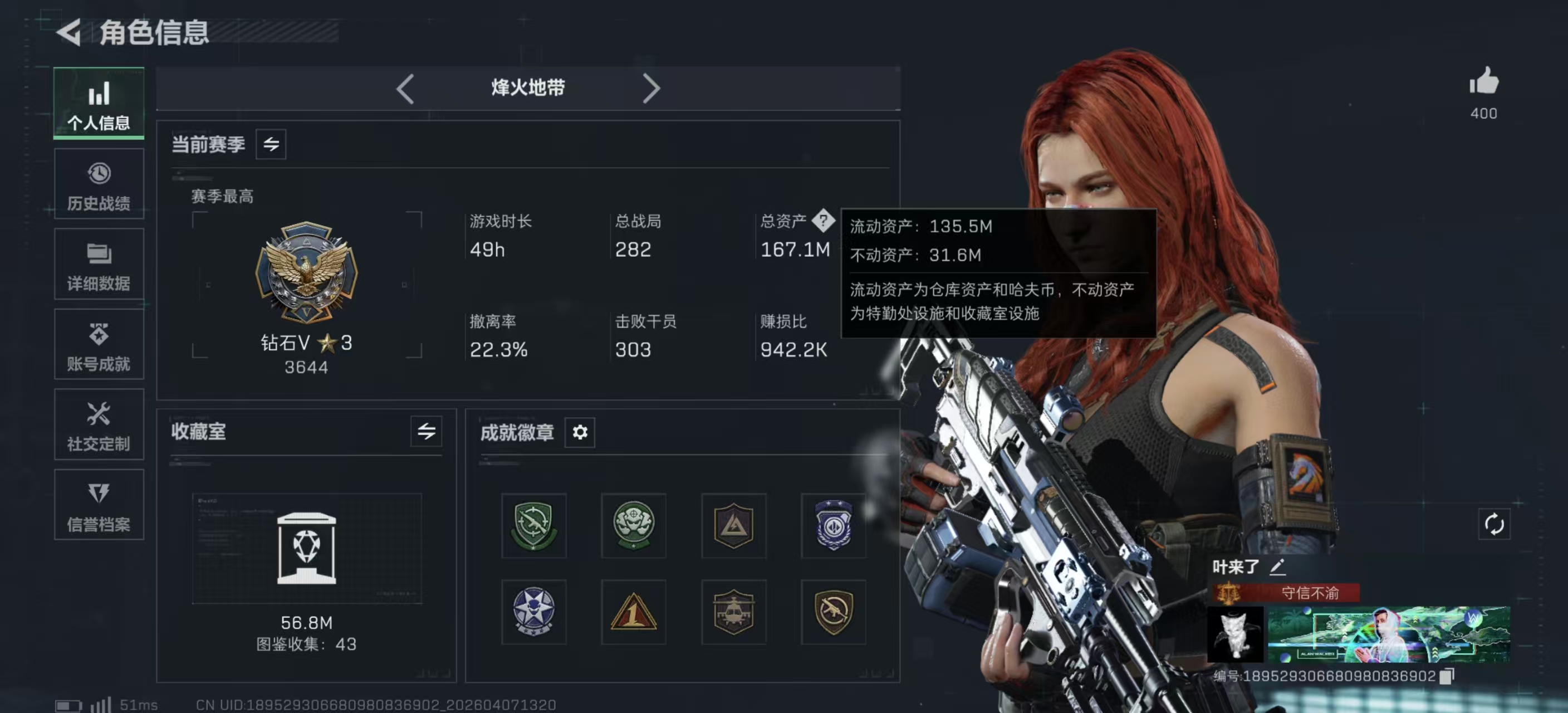Go back using the top-left arrow
This screenshot has height=713, width=1568.
coord(69,33)
